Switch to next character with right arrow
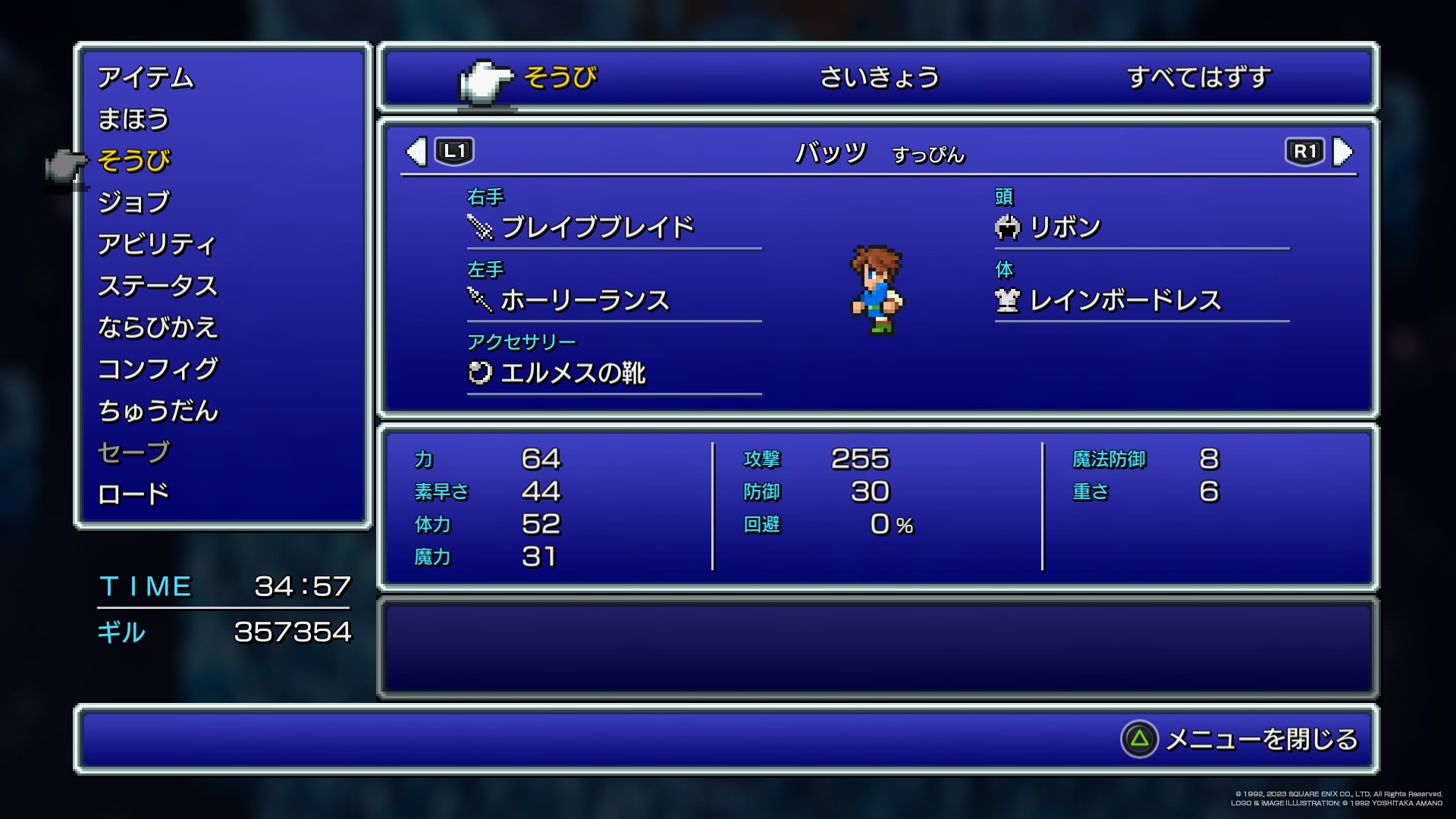 click(1342, 152)
